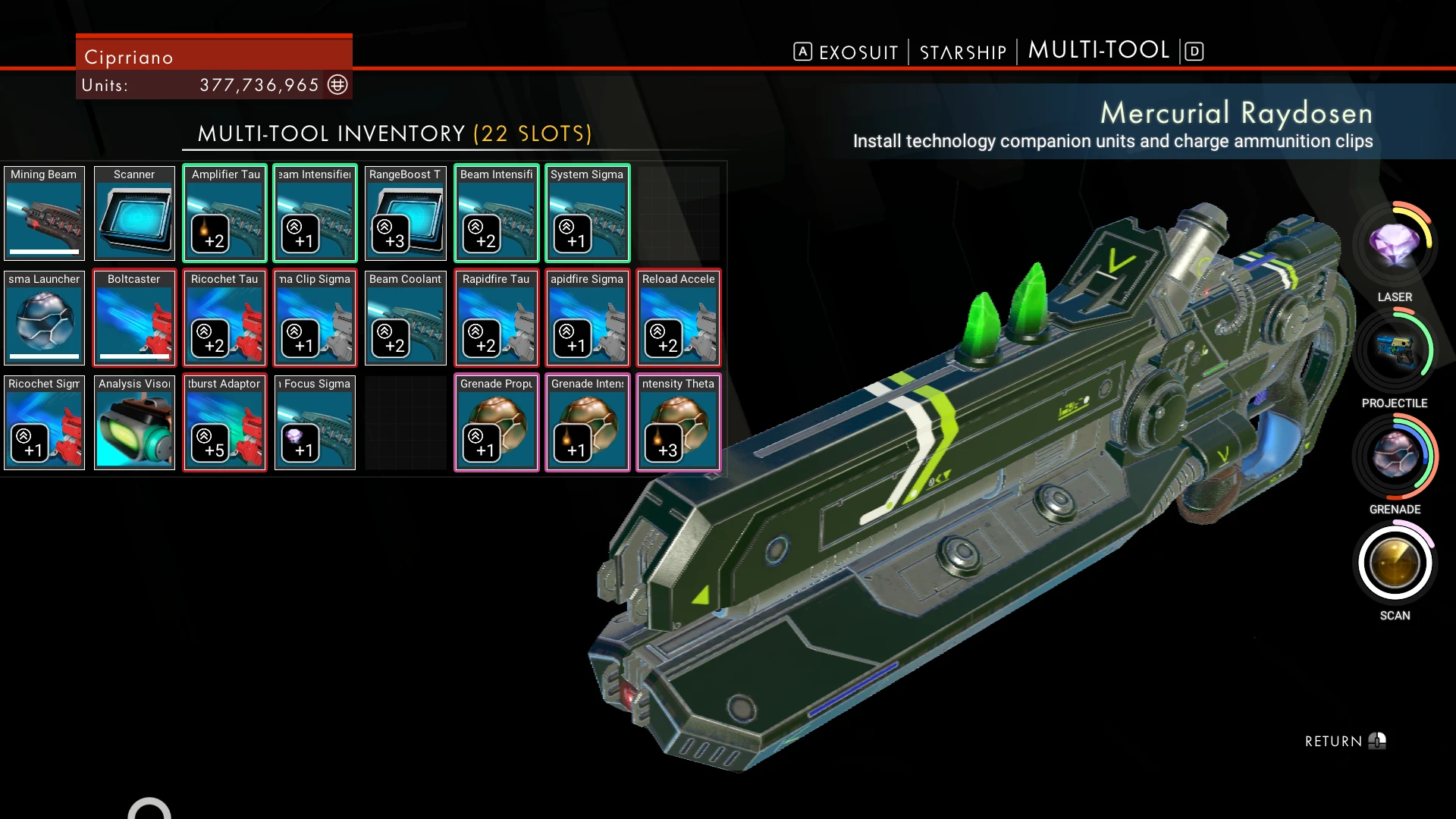Select the Mining Beam slot

[x=44, y=213]
